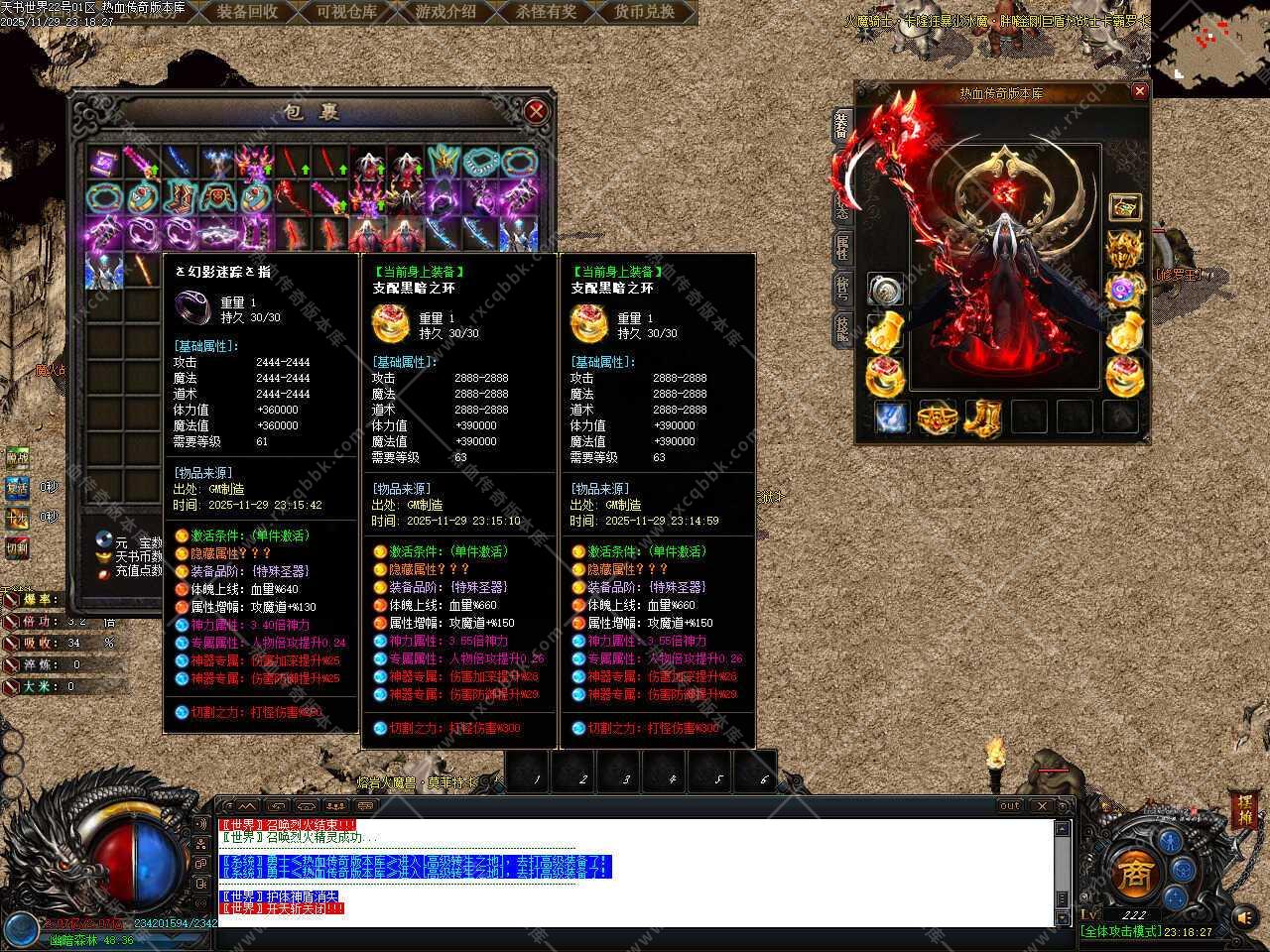Select the purple scroll in the bag

[x=103, y=162]
